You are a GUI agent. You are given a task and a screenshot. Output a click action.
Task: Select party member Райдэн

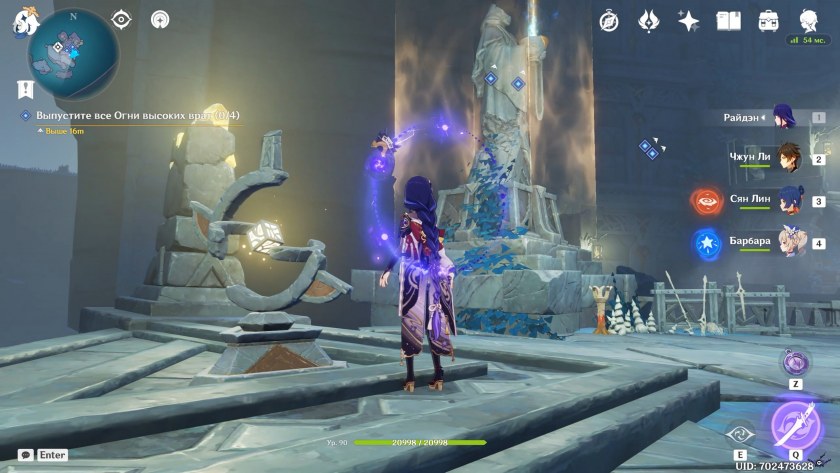coord(783,117)
